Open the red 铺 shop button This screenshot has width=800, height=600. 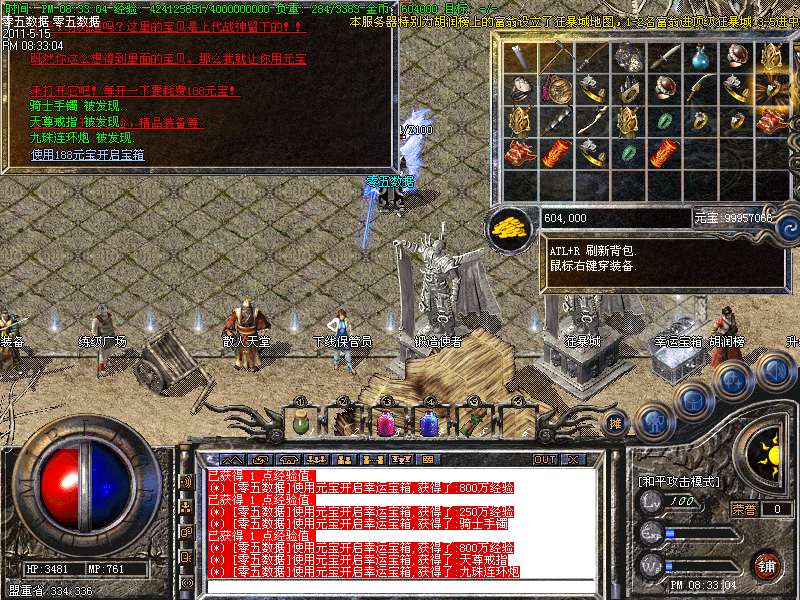(767, 565)
